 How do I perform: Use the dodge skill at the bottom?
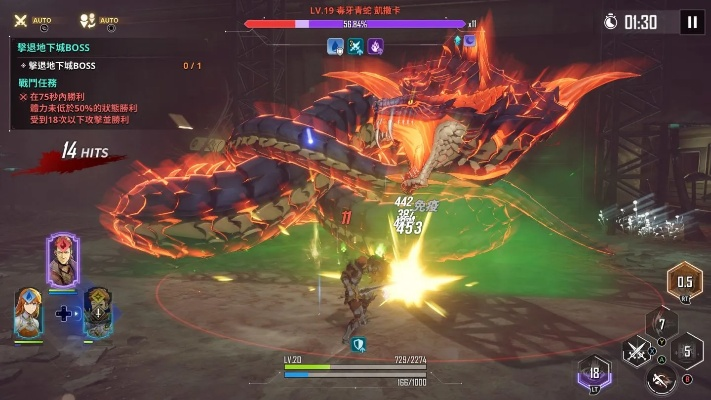[x=658, y=378]
